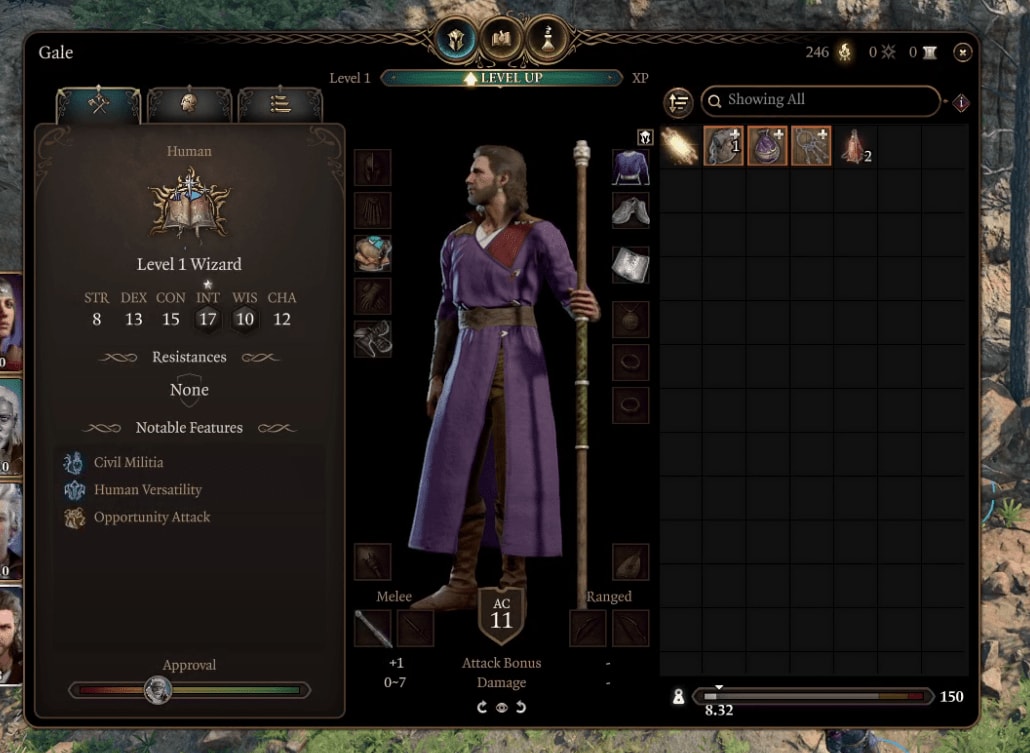Select the equipped purple robe slot
Viewport: 1030px width, 753px height.
click(x=631, y=167)
